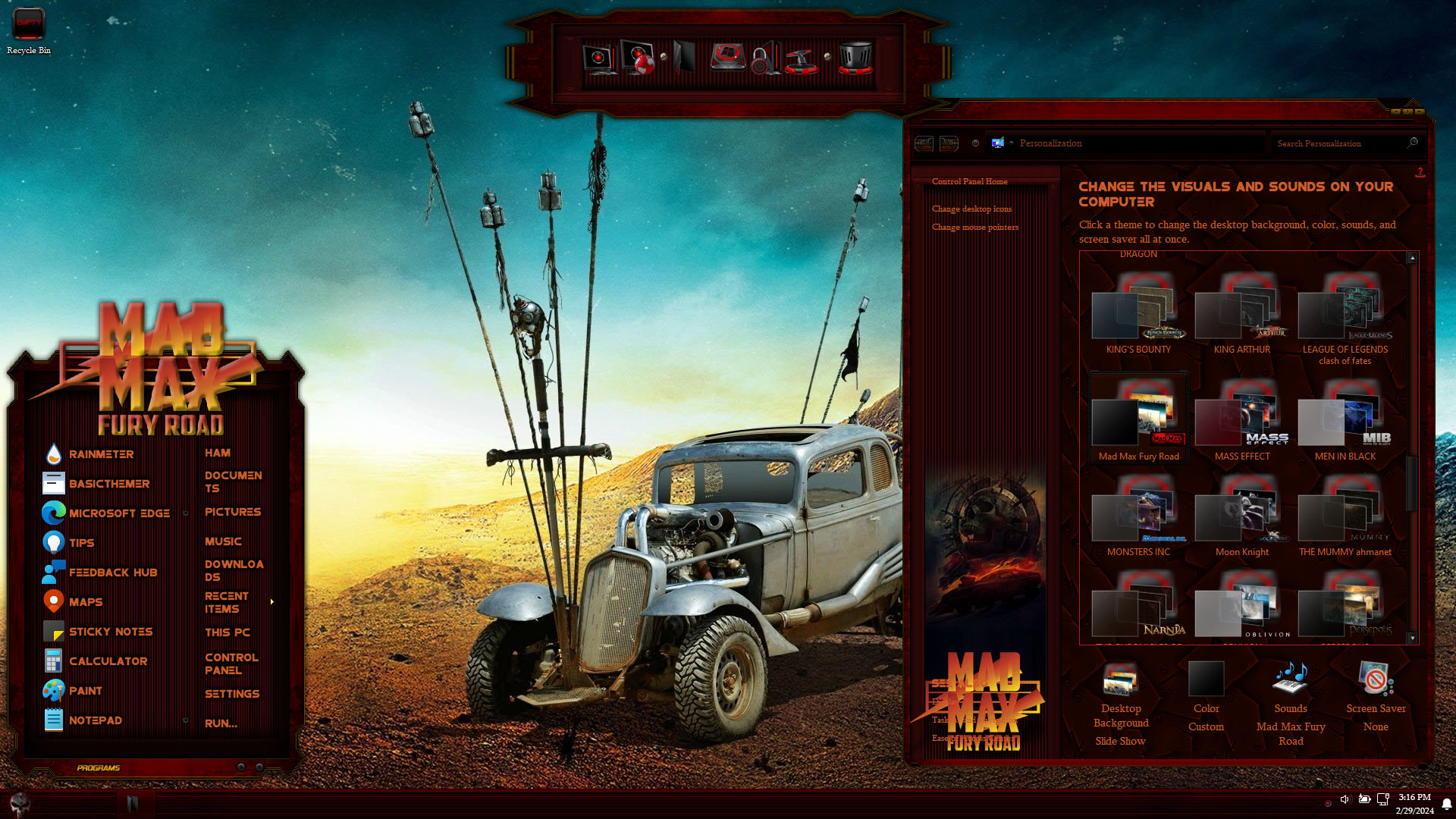
Task: Launch Rainmeter from the start menu
Action: [x=100, y=454]
